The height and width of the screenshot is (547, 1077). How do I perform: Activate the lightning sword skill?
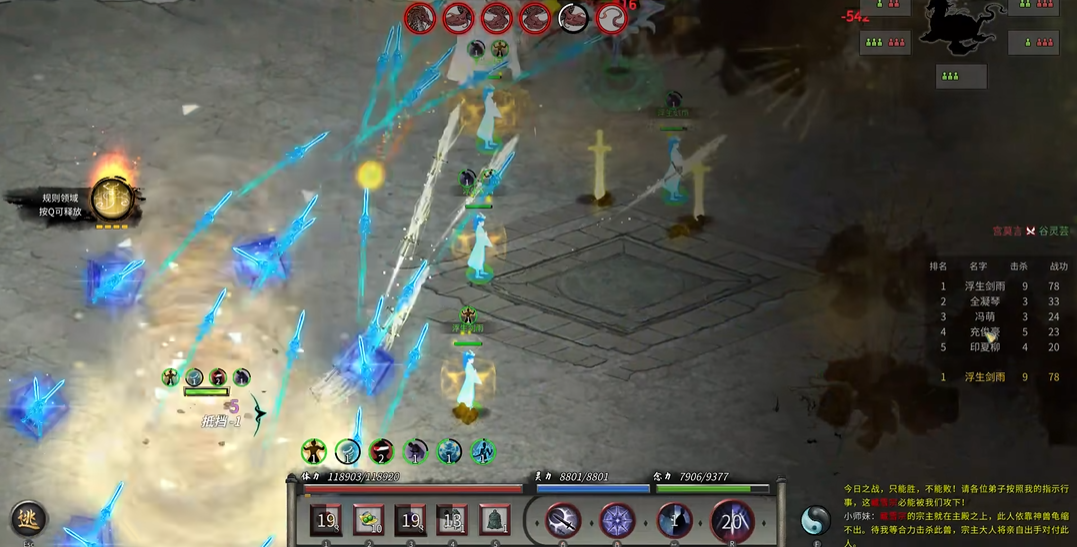pos(563,520)
